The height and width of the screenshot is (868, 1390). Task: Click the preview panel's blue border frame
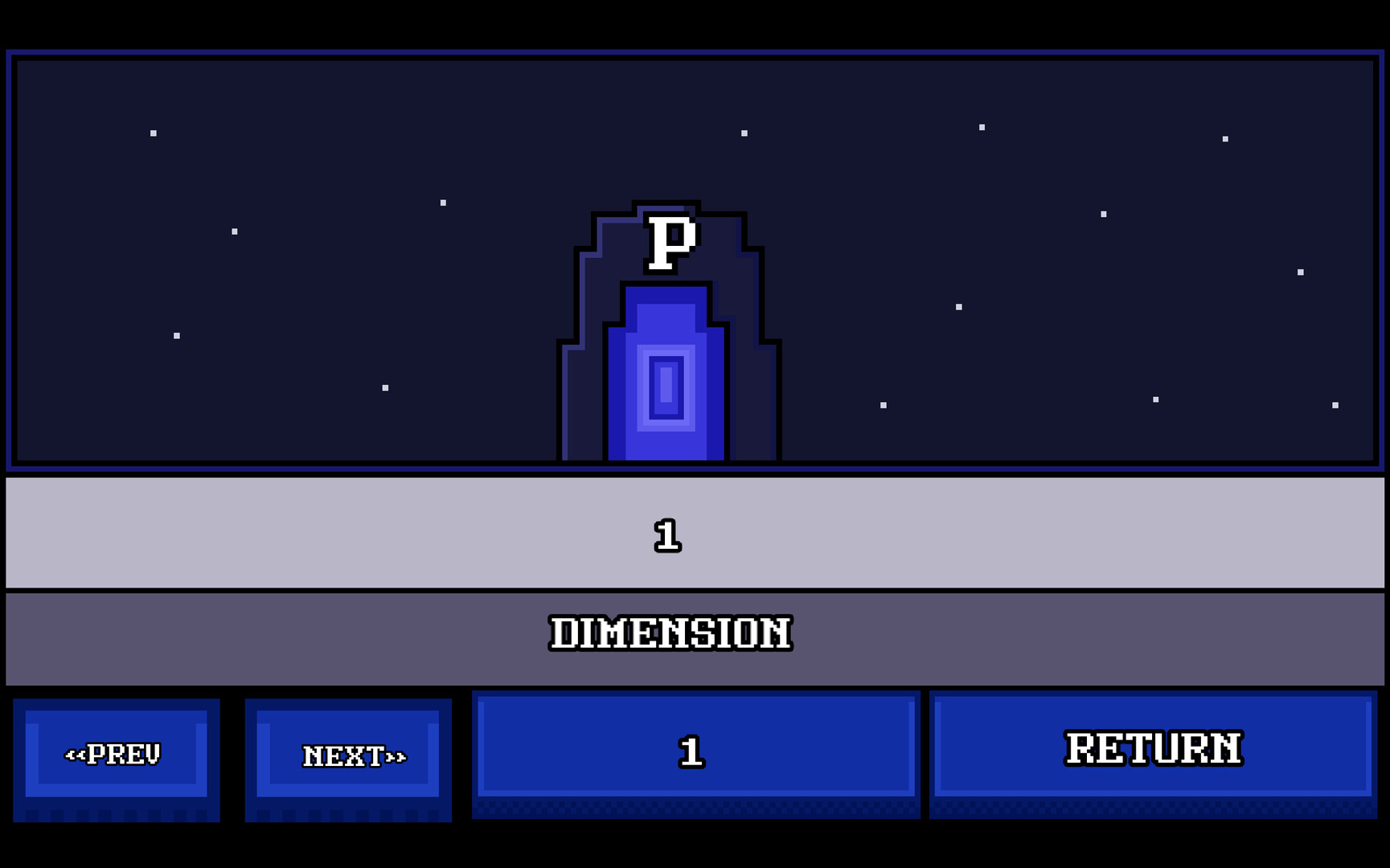pyautogui.click(x=11, y=257)
